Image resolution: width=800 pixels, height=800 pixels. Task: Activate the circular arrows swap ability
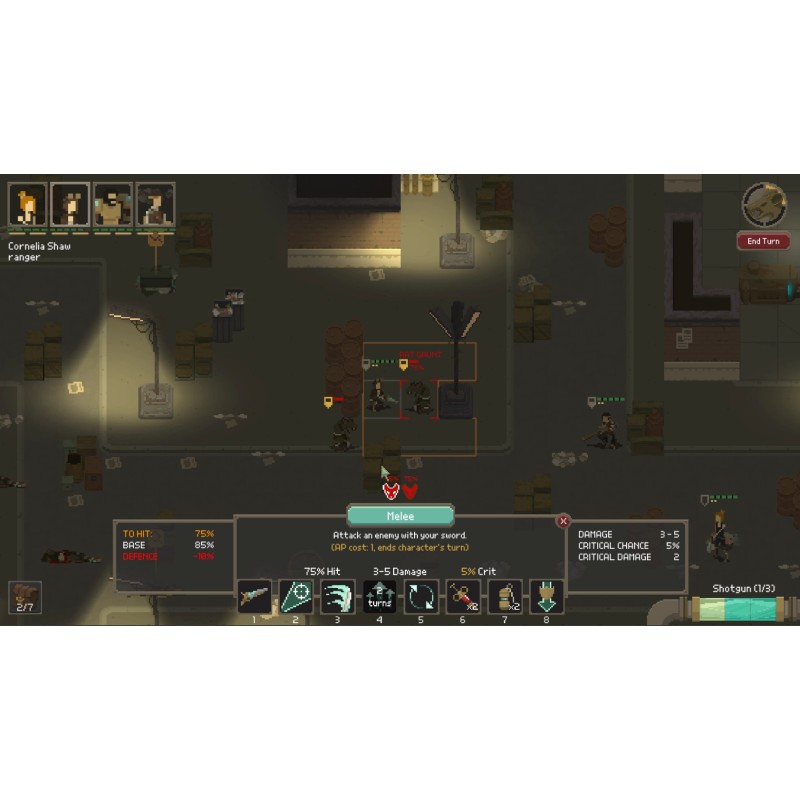pyautogui.click(x=421, y=597)
